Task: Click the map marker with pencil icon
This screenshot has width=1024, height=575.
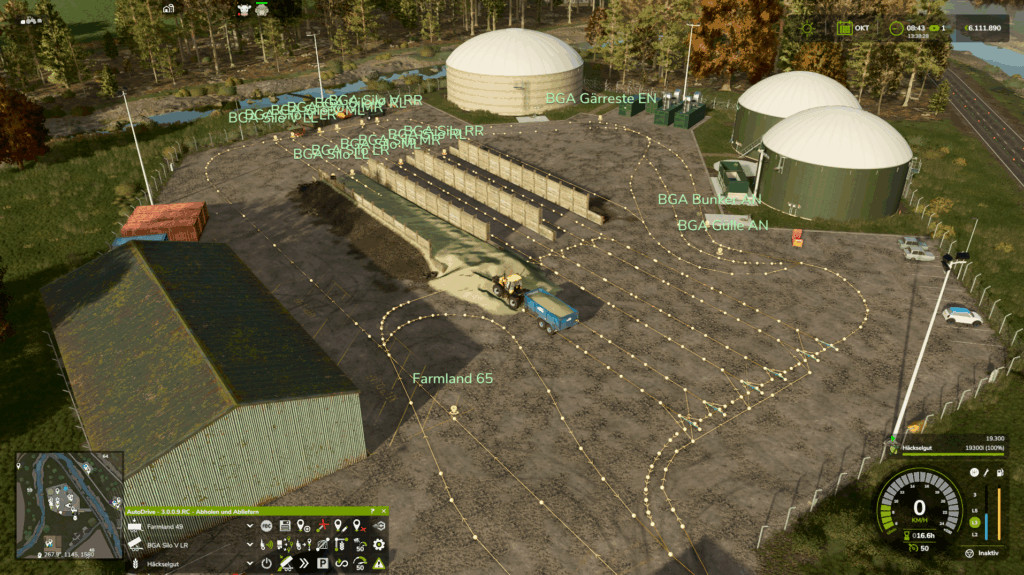Action: [x=341, y=526]
